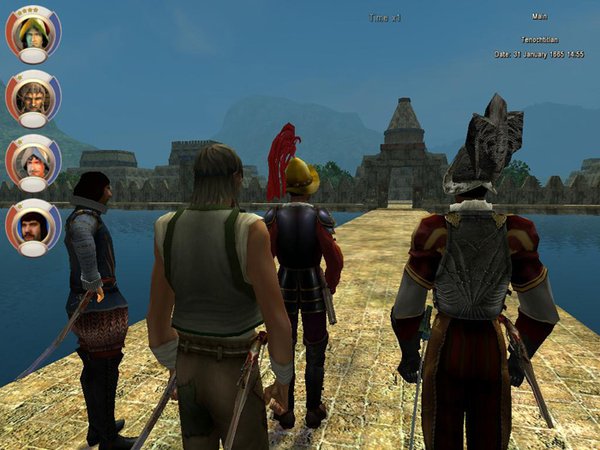Select the long-haired bearded man portrait
600x450 pixels.
click(x=33, y=95)
